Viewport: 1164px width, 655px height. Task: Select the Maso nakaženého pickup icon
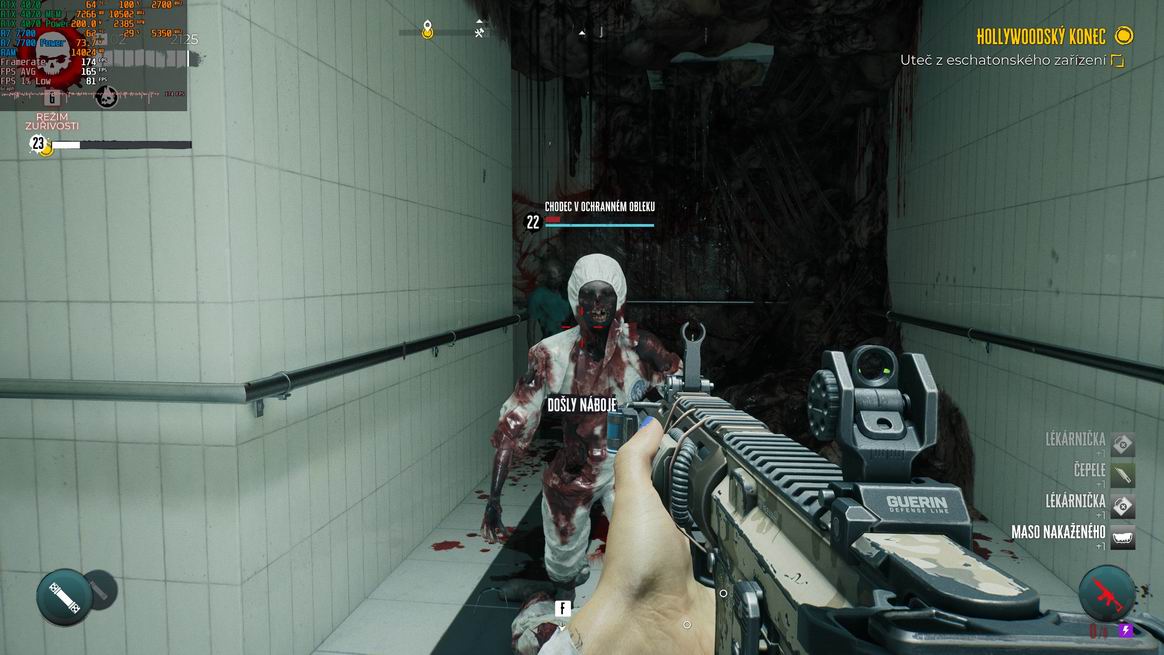click(x=1122, y=535)
